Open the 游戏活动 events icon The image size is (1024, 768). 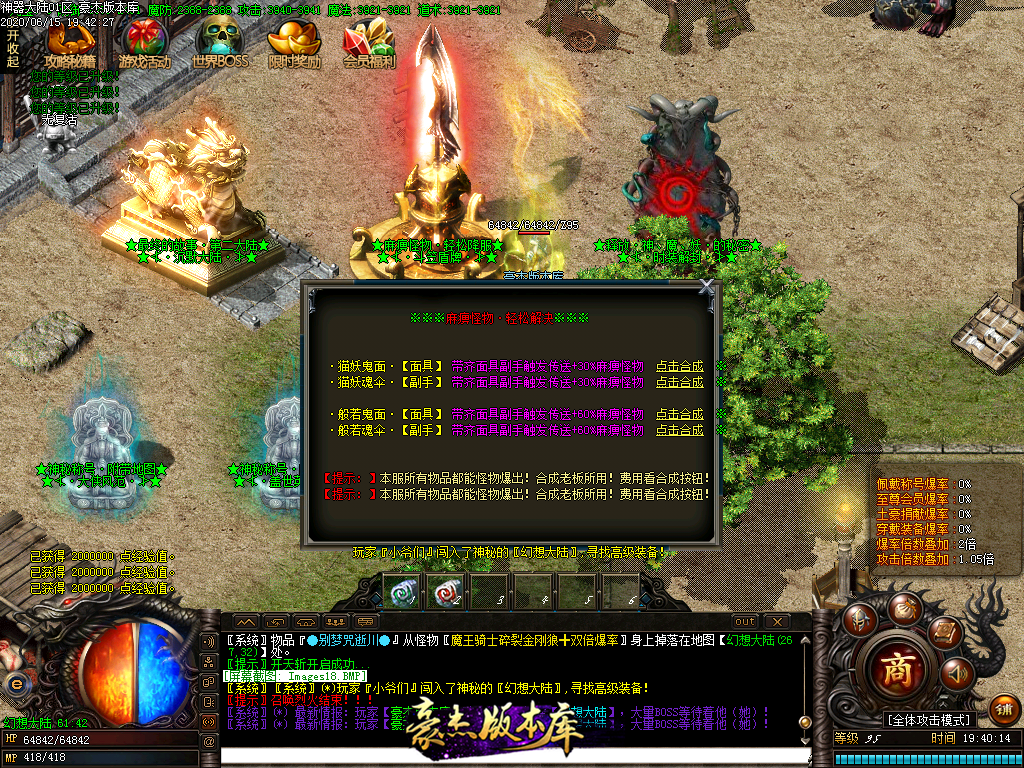(x=145, y=45)
